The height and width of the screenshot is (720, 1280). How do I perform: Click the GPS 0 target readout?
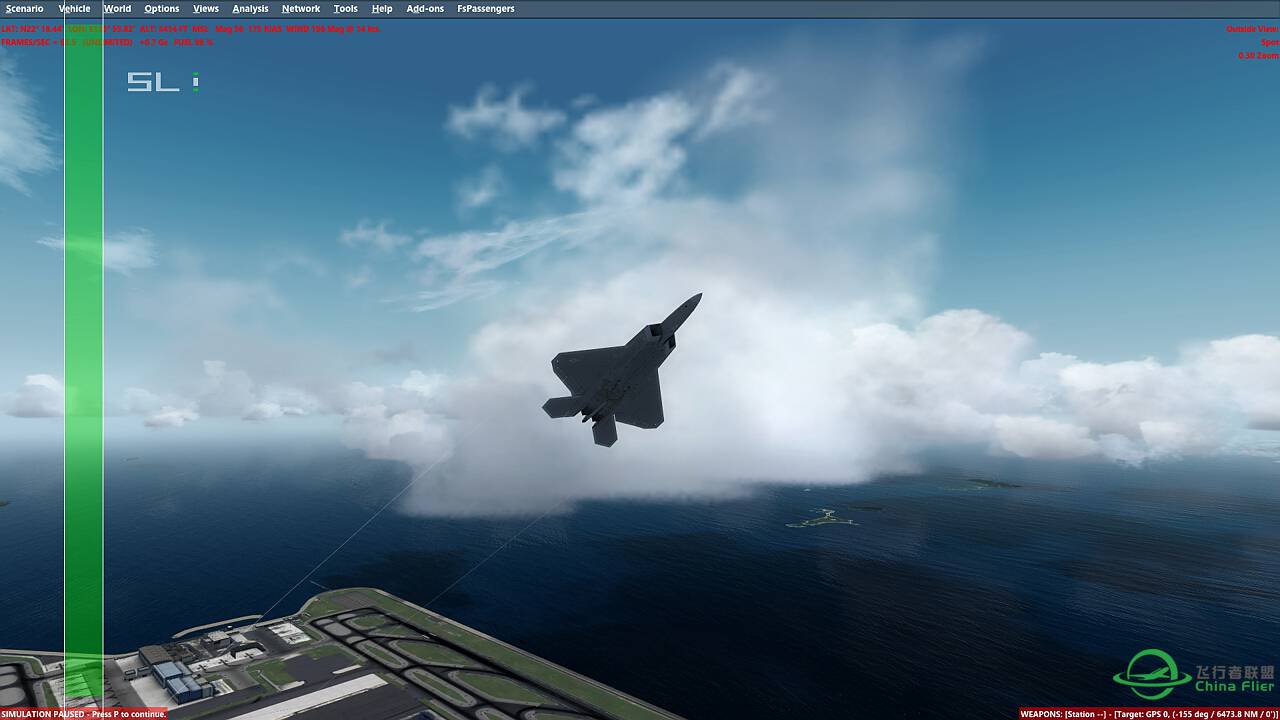pos(1158,713)
